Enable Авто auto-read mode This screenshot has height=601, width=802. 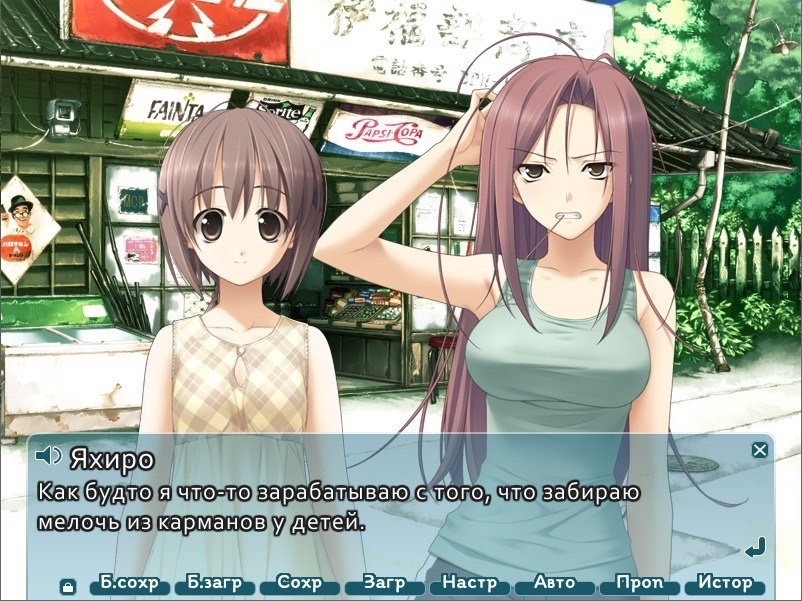coord(554,583)
